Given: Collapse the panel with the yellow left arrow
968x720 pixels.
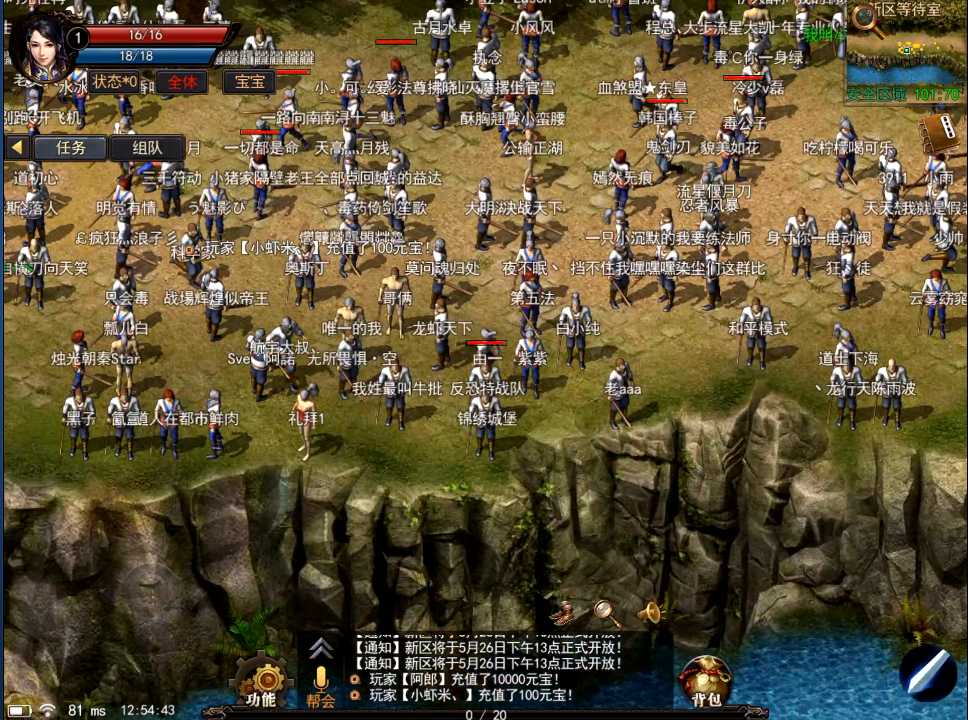Looking at the screenshot, I should (x=16, y=147).
